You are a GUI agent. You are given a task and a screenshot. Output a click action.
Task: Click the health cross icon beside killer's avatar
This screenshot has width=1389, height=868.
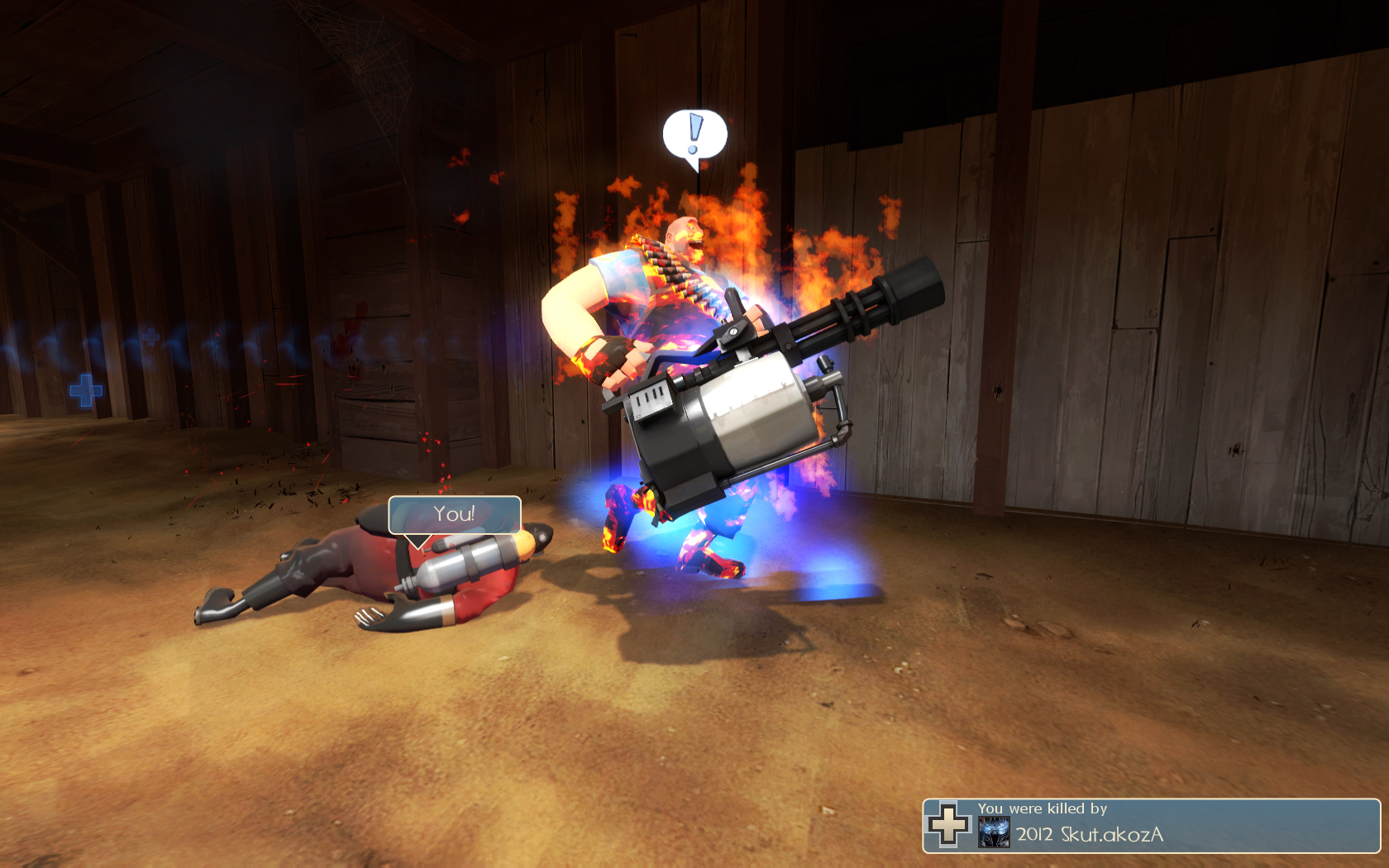[x=947, y=824]
